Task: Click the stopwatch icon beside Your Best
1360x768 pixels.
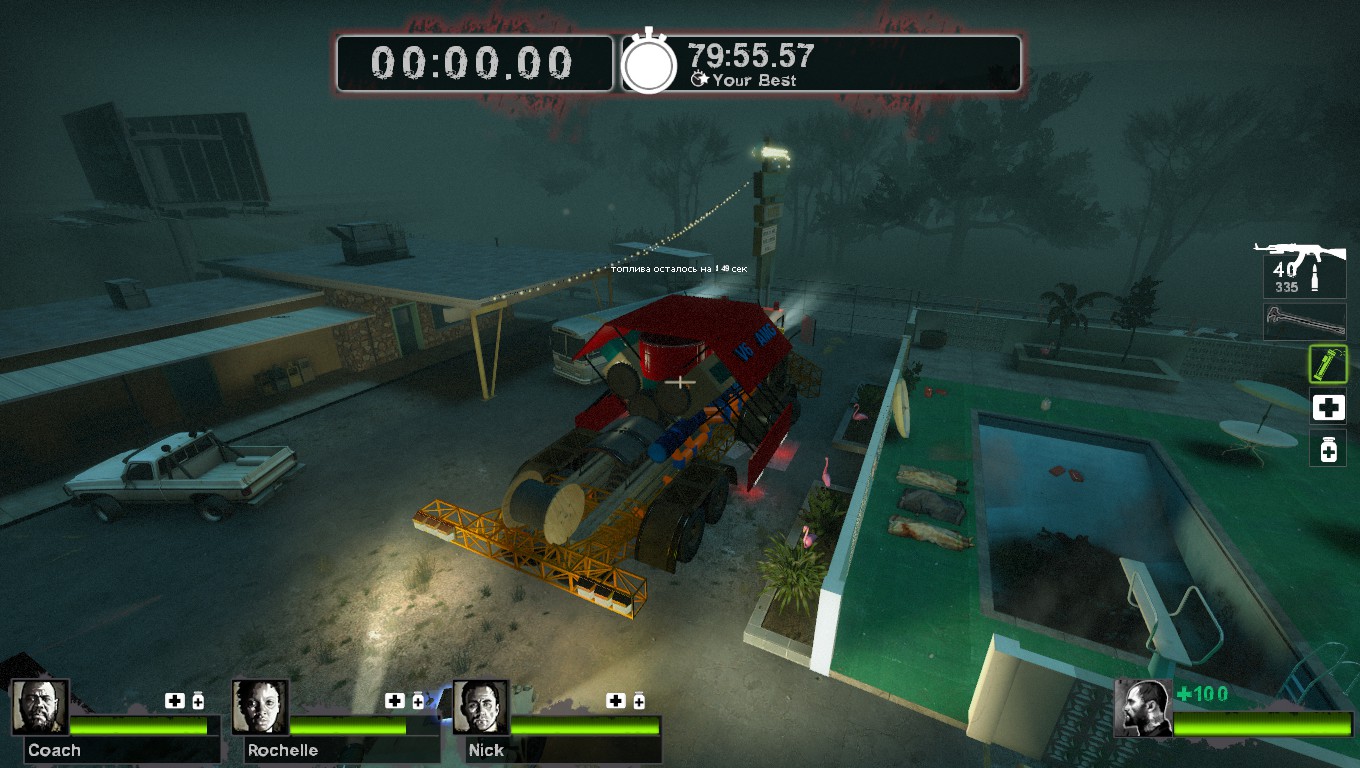Action: click(x=650, y=64)
